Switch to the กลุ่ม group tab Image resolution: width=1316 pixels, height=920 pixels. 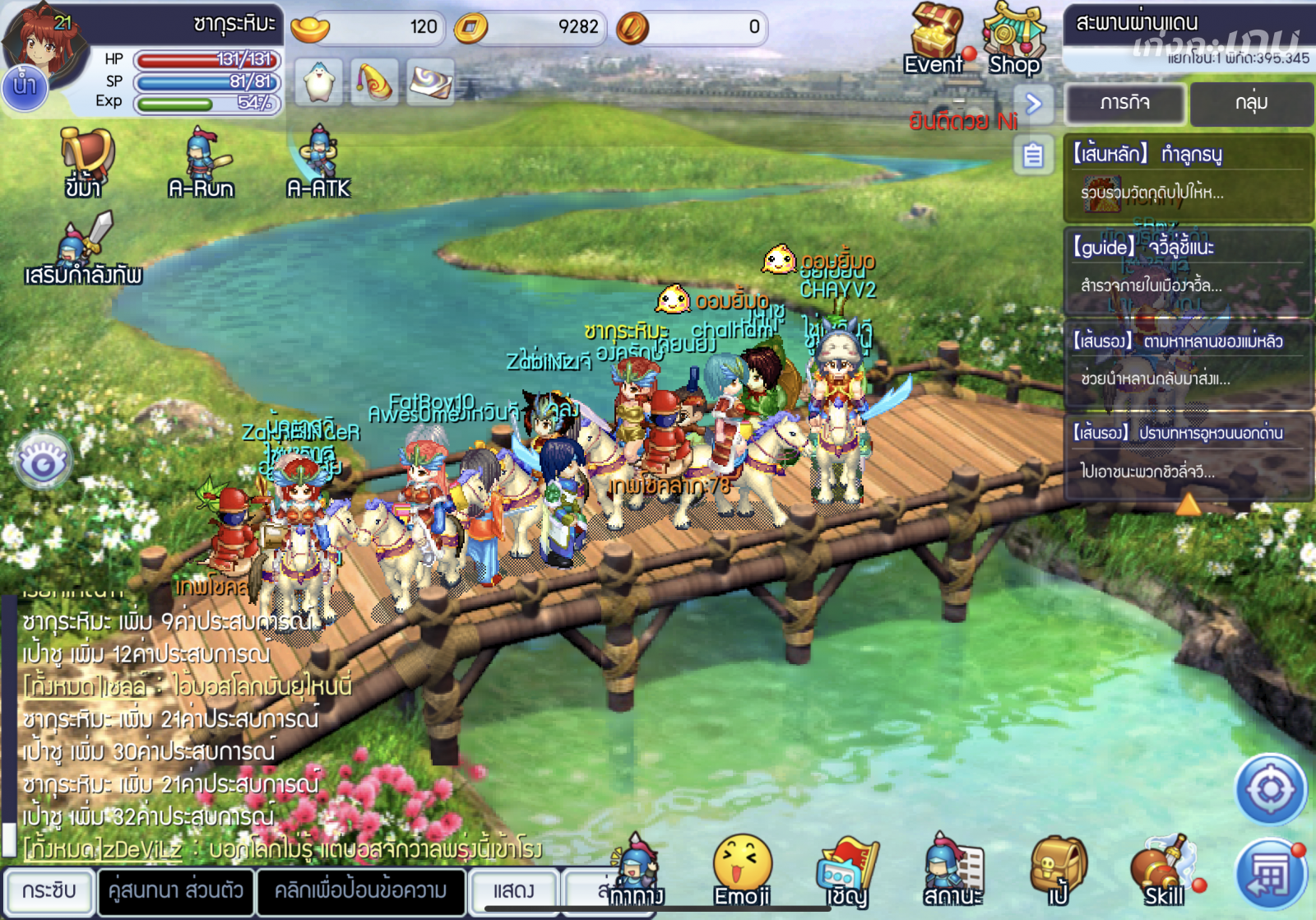click(x=1250, y=103)
